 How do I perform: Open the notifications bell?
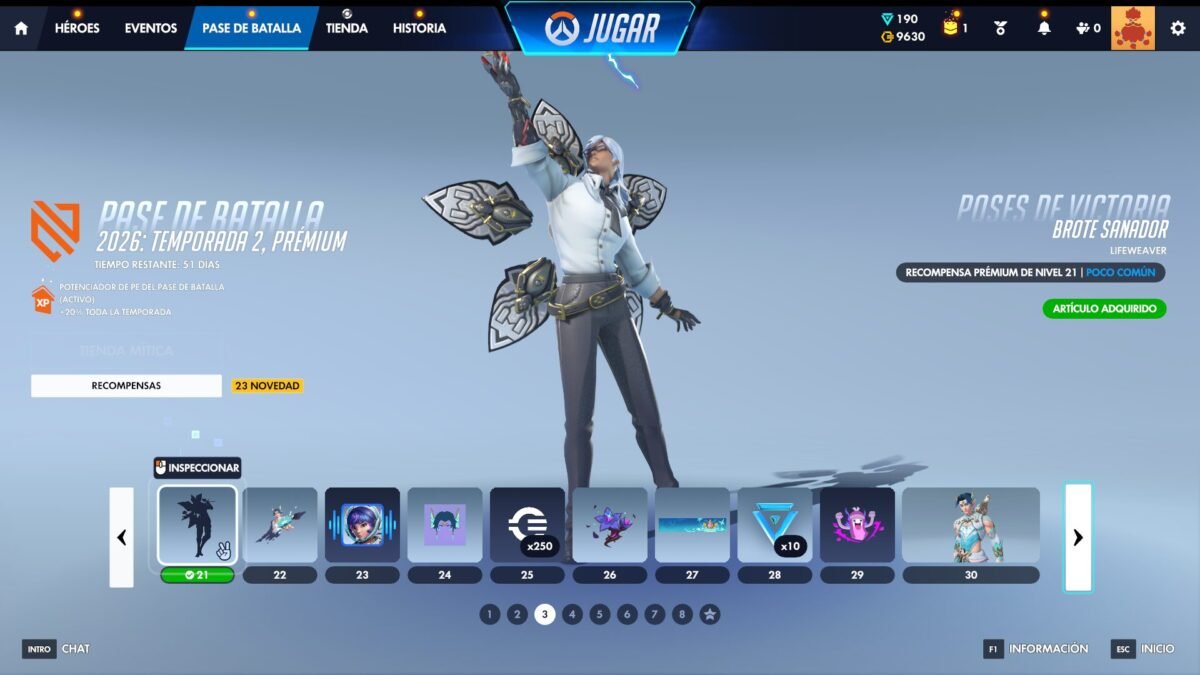pyautogui.click(x=1044, y=28)
